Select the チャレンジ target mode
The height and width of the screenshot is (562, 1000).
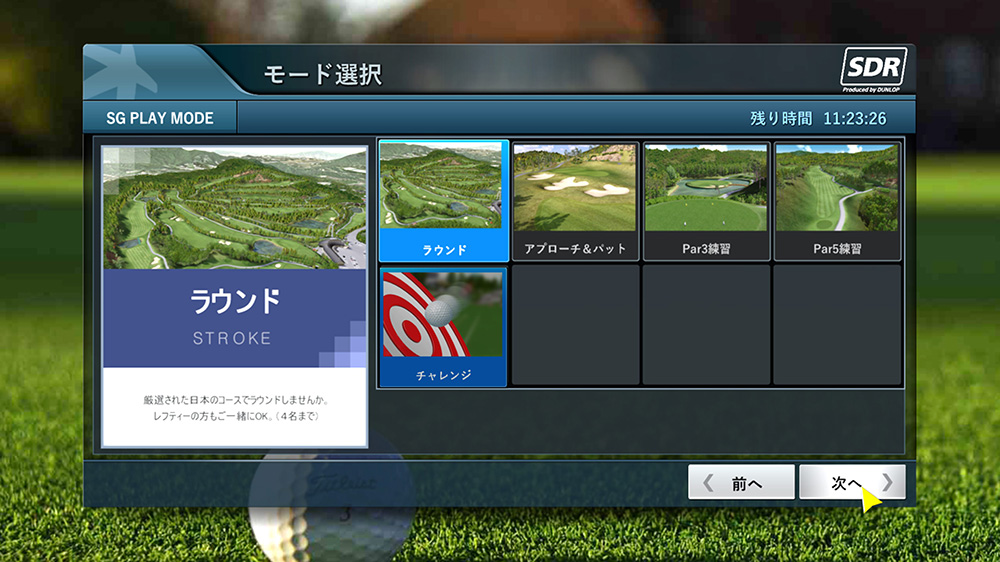pyautogui.click(x=443, y=326)
